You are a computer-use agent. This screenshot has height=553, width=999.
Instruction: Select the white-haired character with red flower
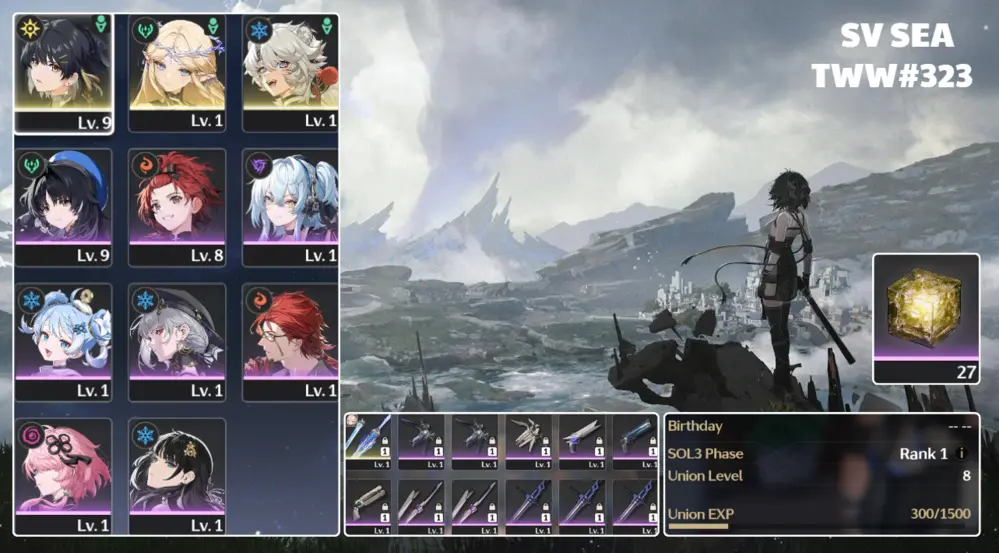pyautogui.click(x=290, y=64)
